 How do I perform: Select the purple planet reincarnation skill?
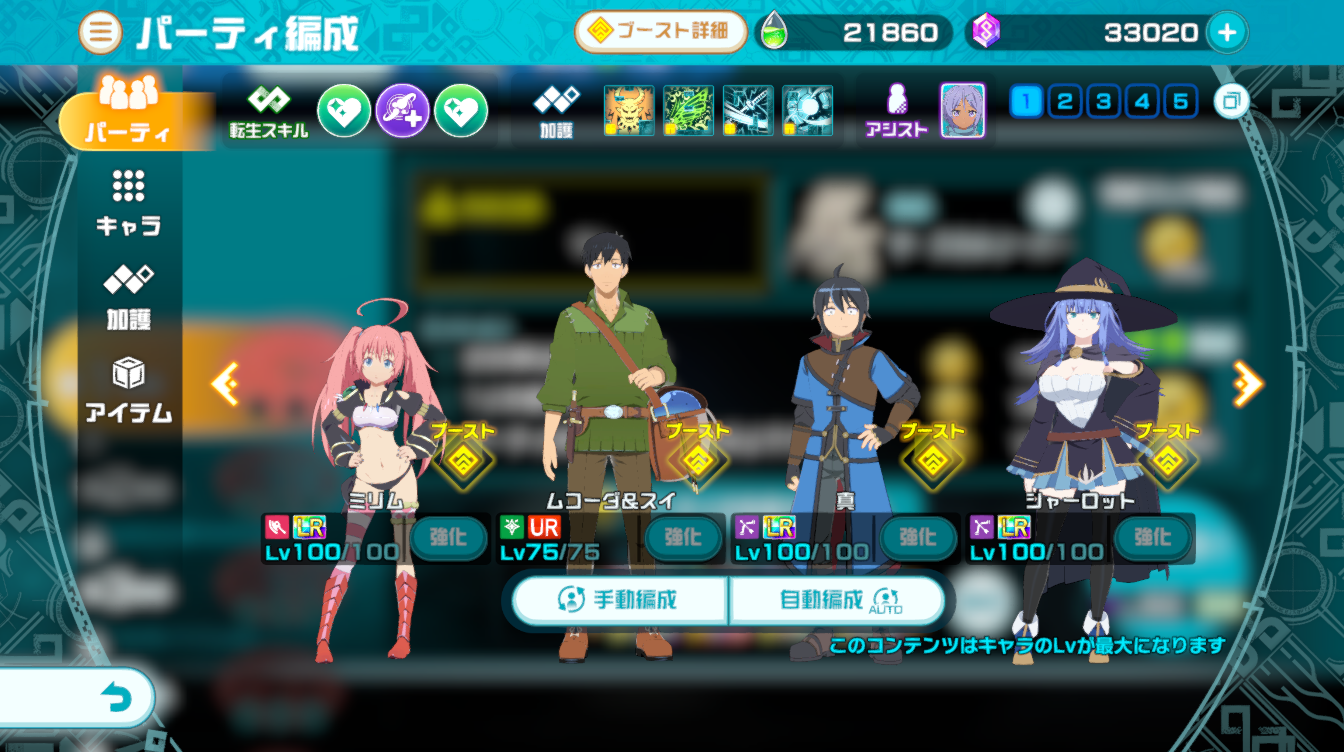(x=403, y=111)
